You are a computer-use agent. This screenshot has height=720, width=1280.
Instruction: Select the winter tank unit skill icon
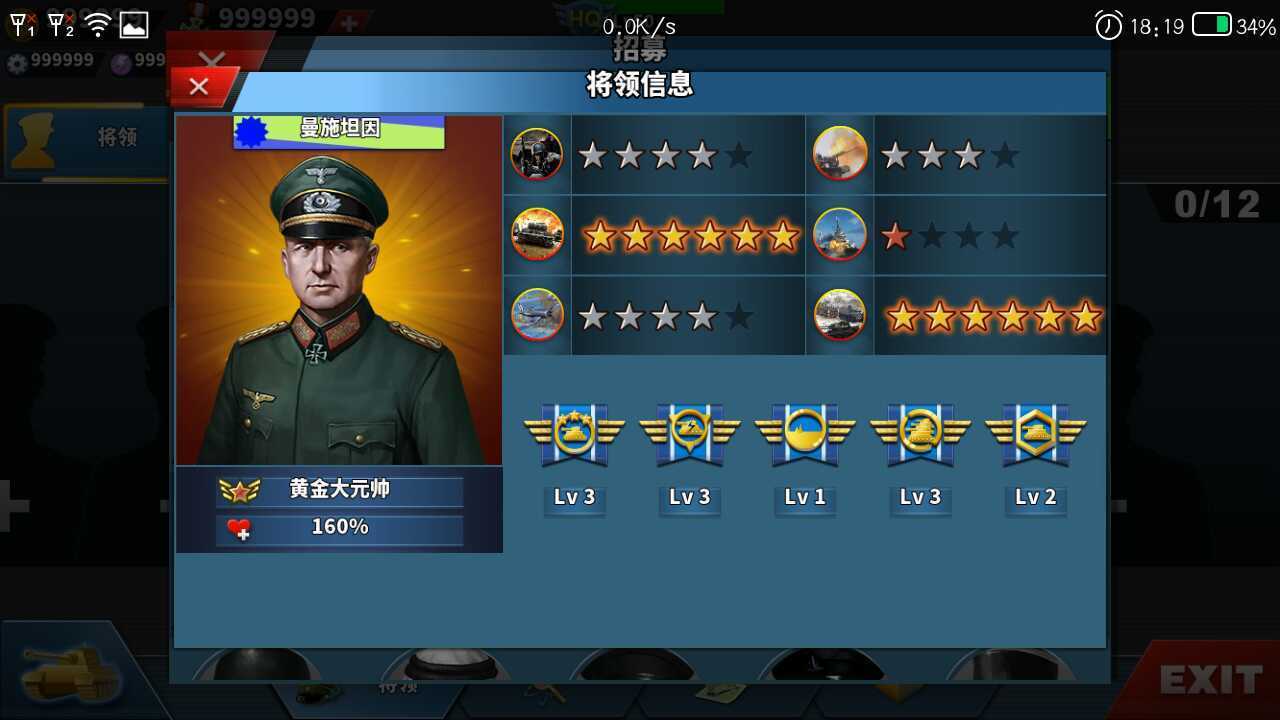pos(840,315)
